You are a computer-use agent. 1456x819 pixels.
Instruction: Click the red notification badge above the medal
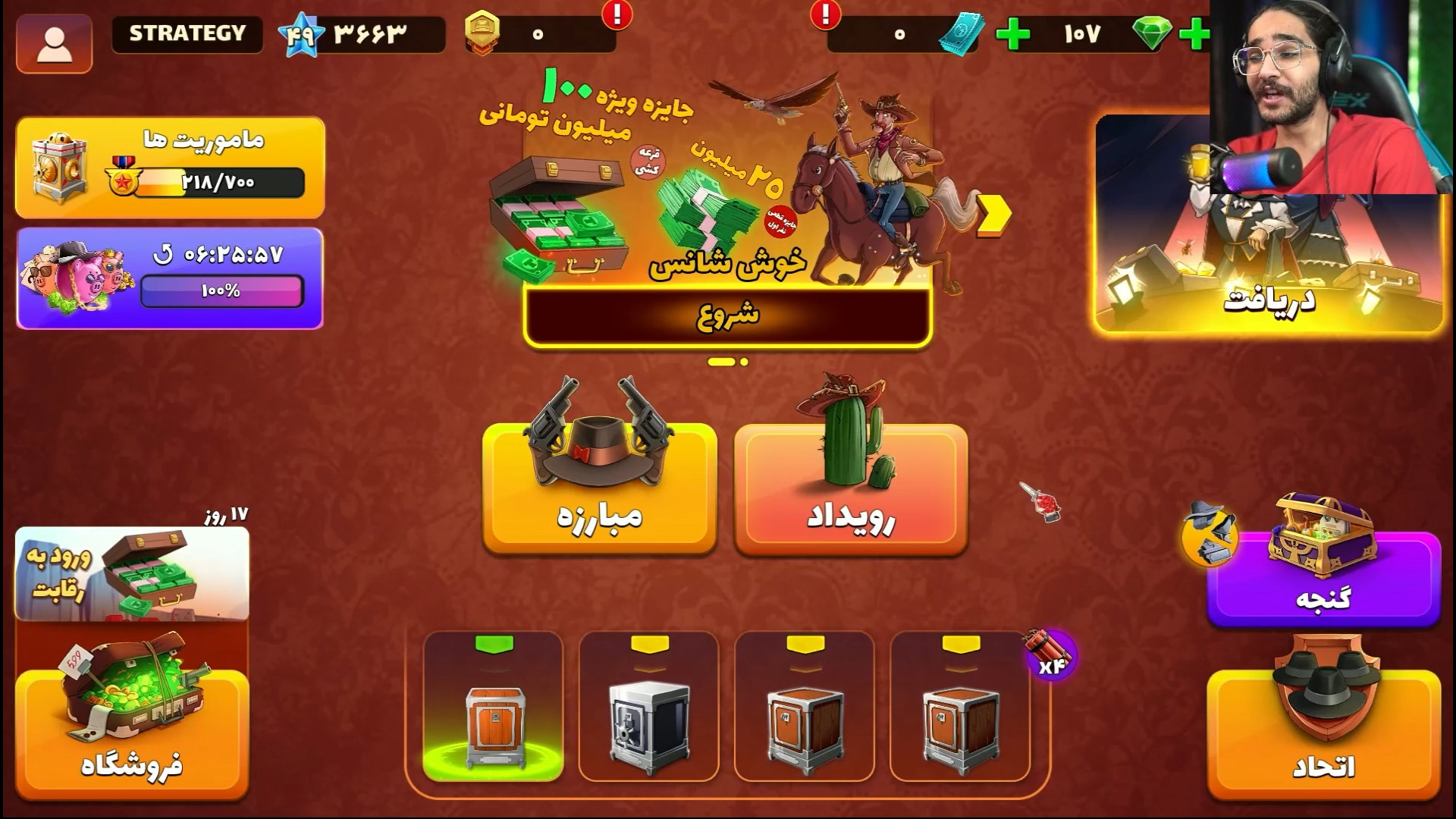(x=616, y=14)
